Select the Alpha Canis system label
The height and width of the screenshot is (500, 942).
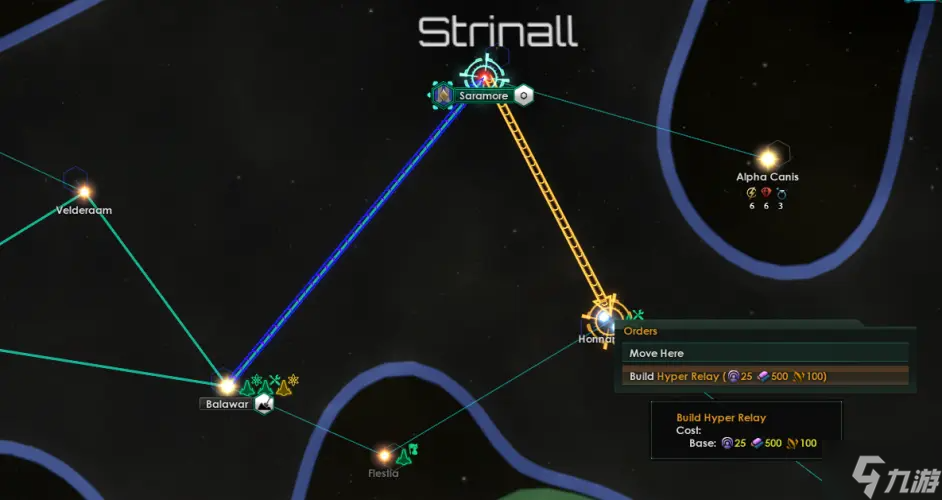pyautogui.click(x=767, y=177)
